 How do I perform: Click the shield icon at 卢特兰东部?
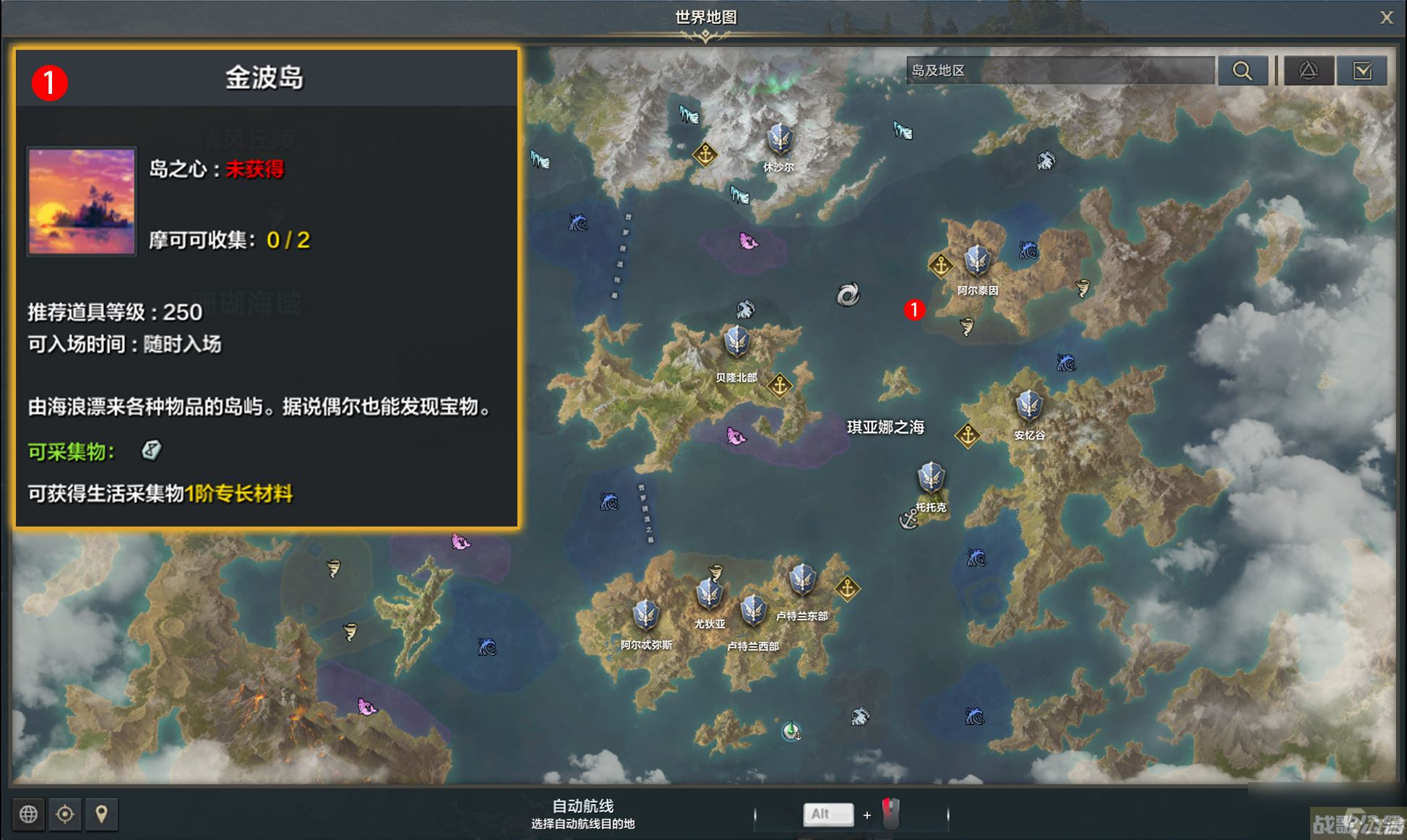pyautogui.click(x=802, y=581)
